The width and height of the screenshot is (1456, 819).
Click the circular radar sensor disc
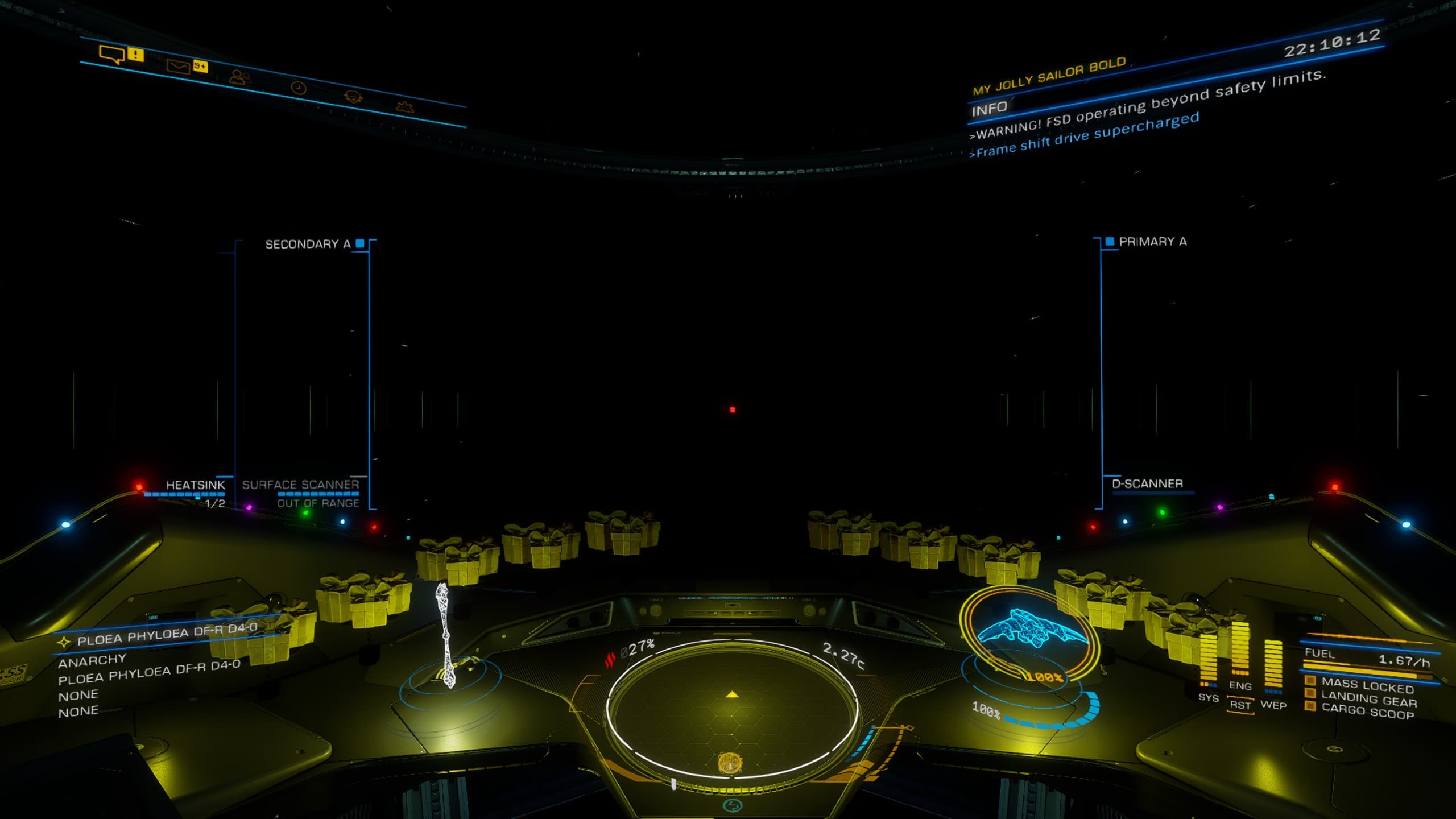coord(732,709)
